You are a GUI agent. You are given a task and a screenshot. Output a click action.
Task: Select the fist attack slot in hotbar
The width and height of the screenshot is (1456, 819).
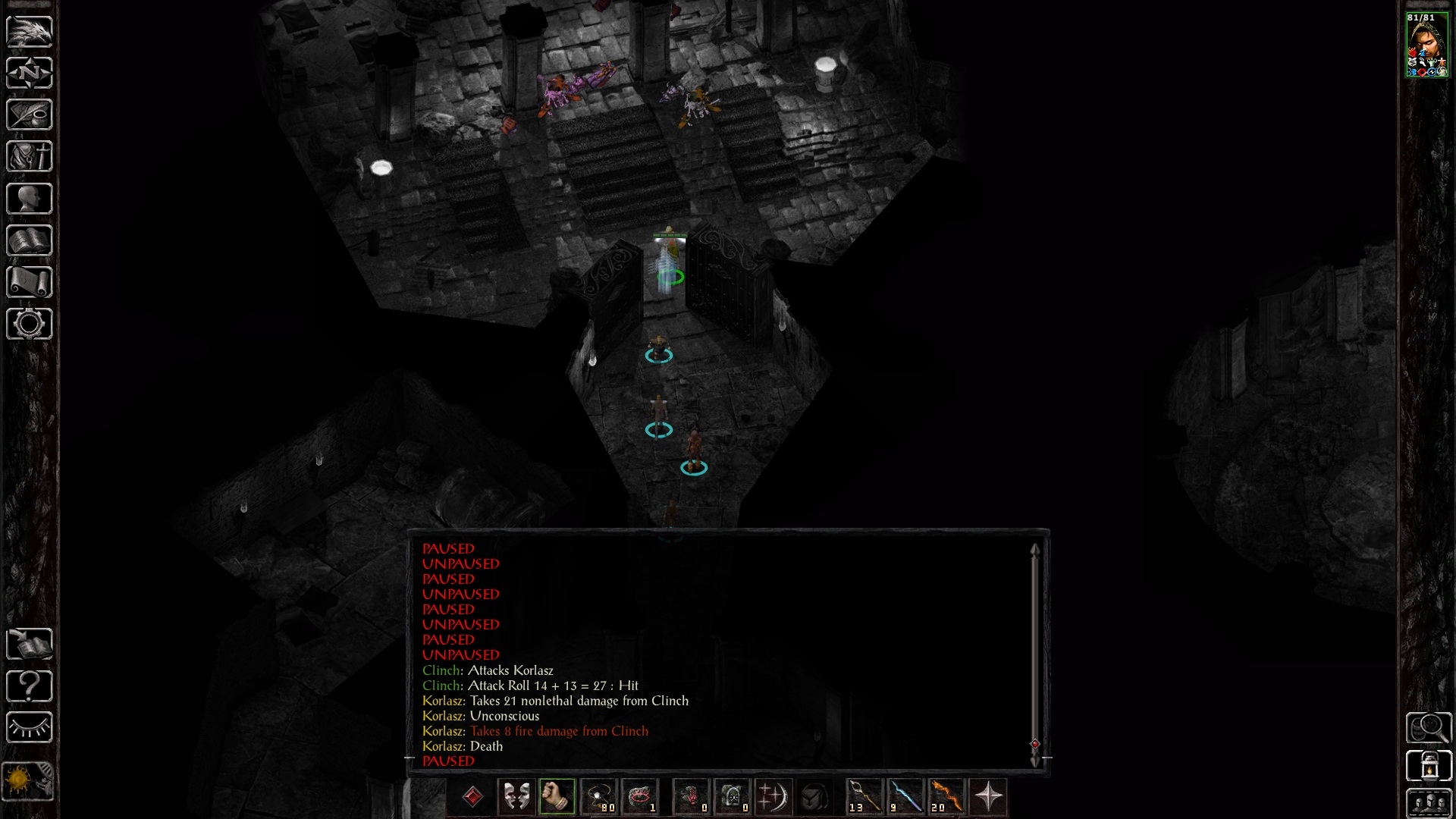pyautogui.click(x=557, y=796)
